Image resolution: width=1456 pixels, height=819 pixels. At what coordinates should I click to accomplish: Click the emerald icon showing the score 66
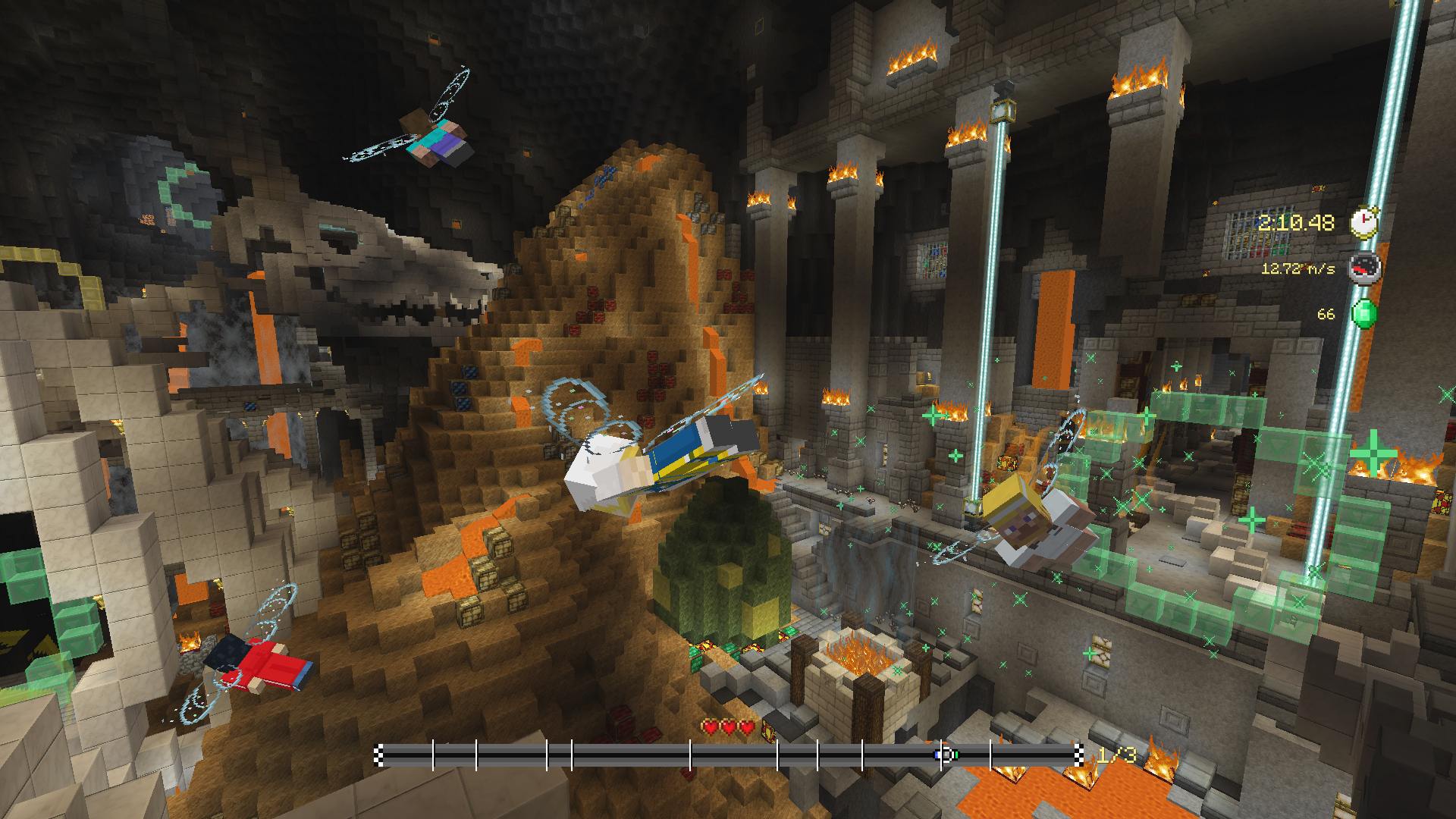pyautogui.click(x=1366, y=312)
